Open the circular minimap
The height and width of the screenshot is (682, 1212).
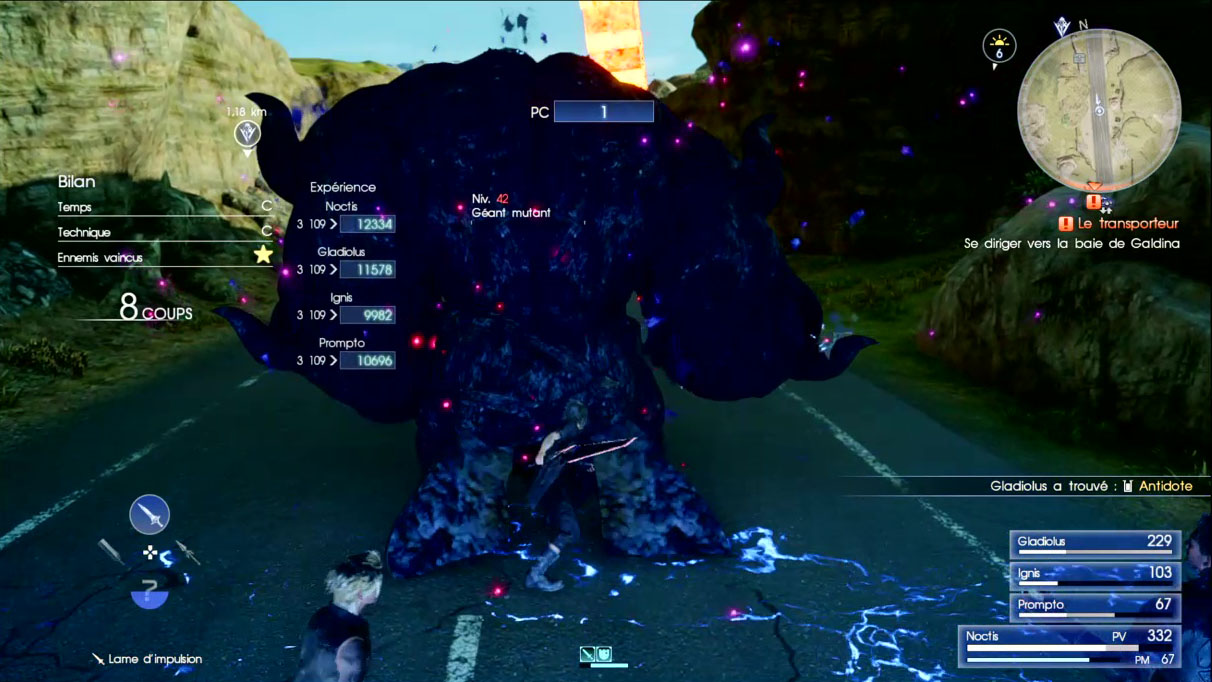pyautogui.click(x=1098, y=111)
